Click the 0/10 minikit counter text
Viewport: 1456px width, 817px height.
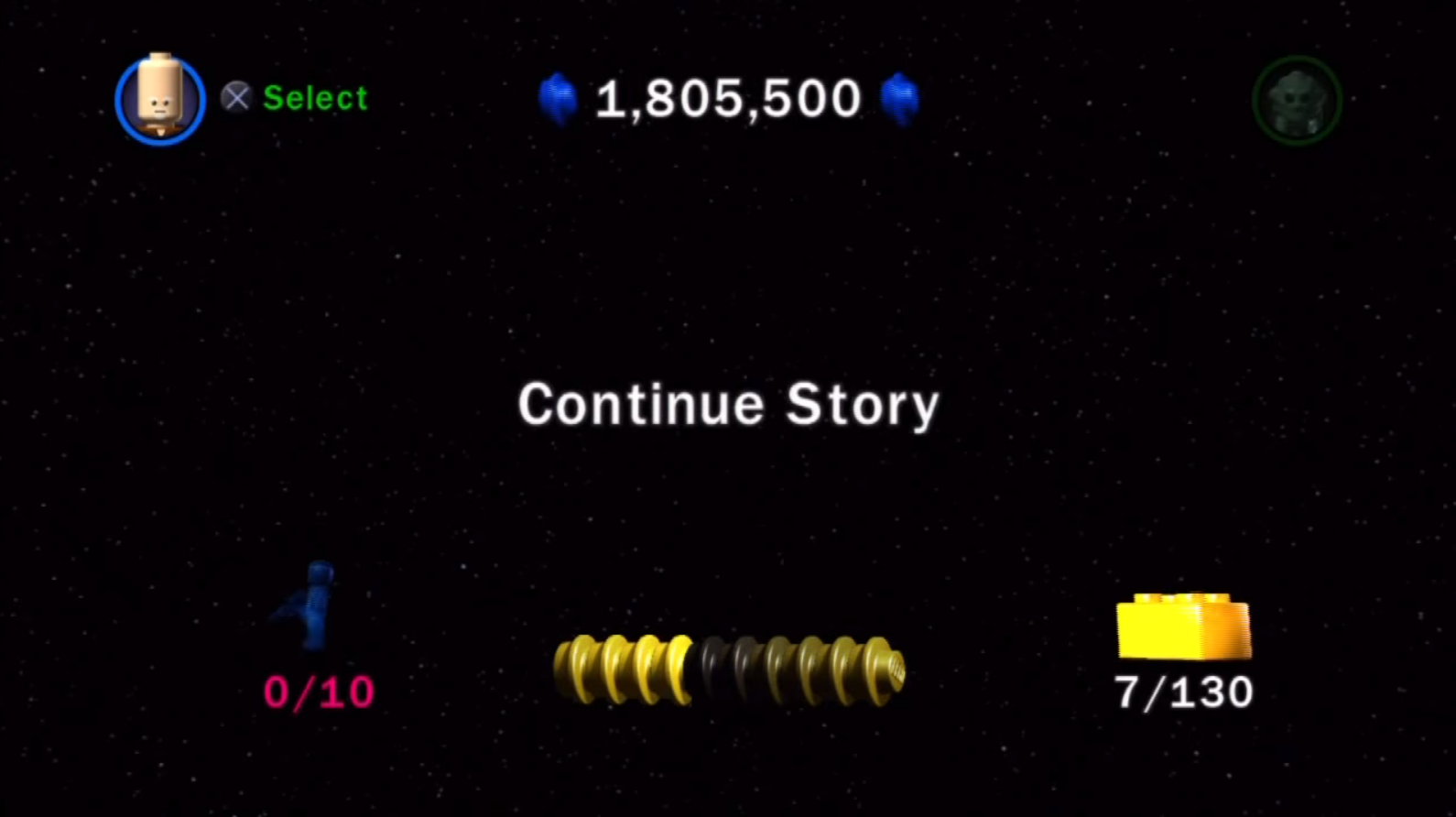click(318, 692)
